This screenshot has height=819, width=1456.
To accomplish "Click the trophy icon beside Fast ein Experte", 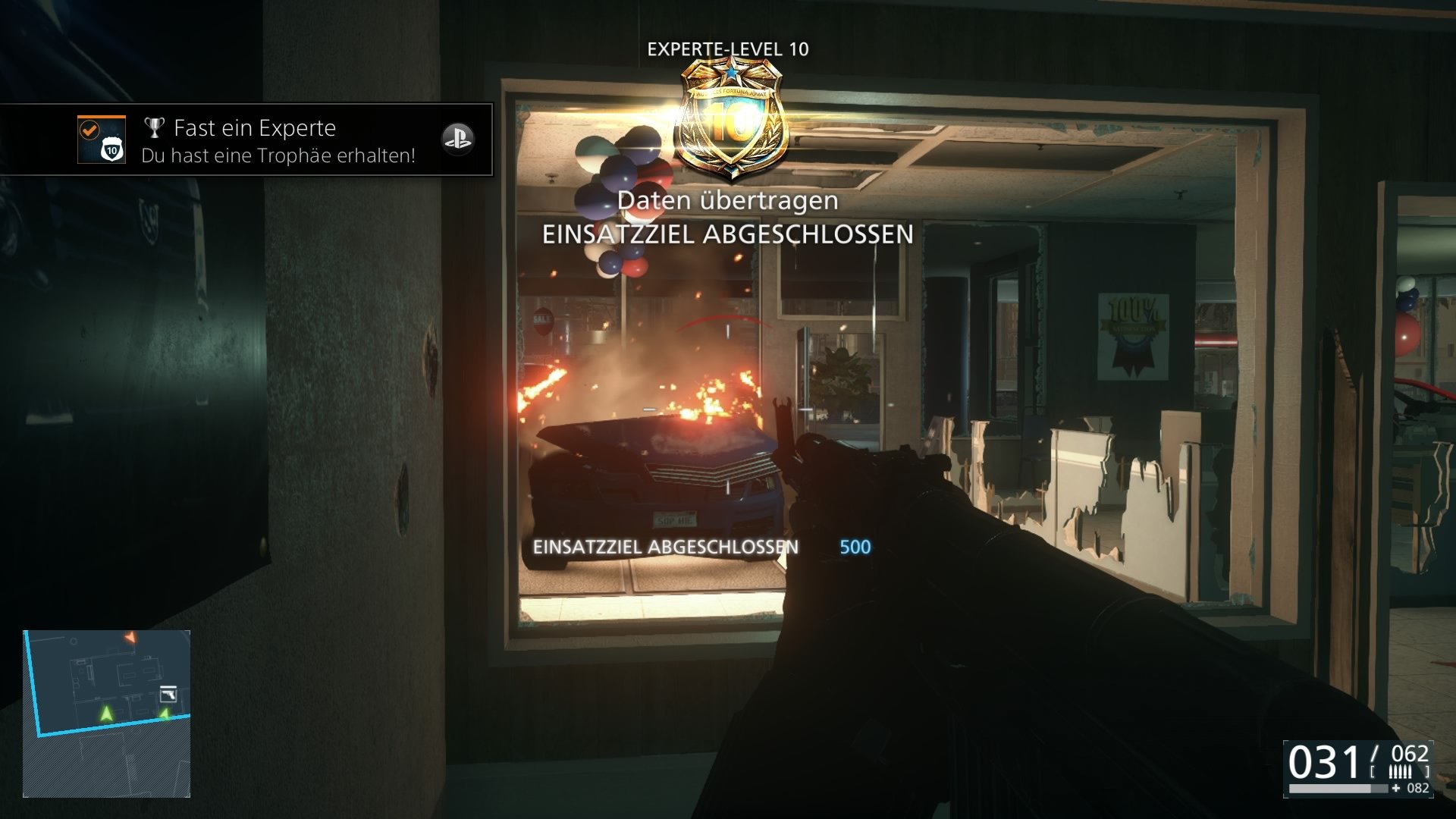I will (154, 128).
